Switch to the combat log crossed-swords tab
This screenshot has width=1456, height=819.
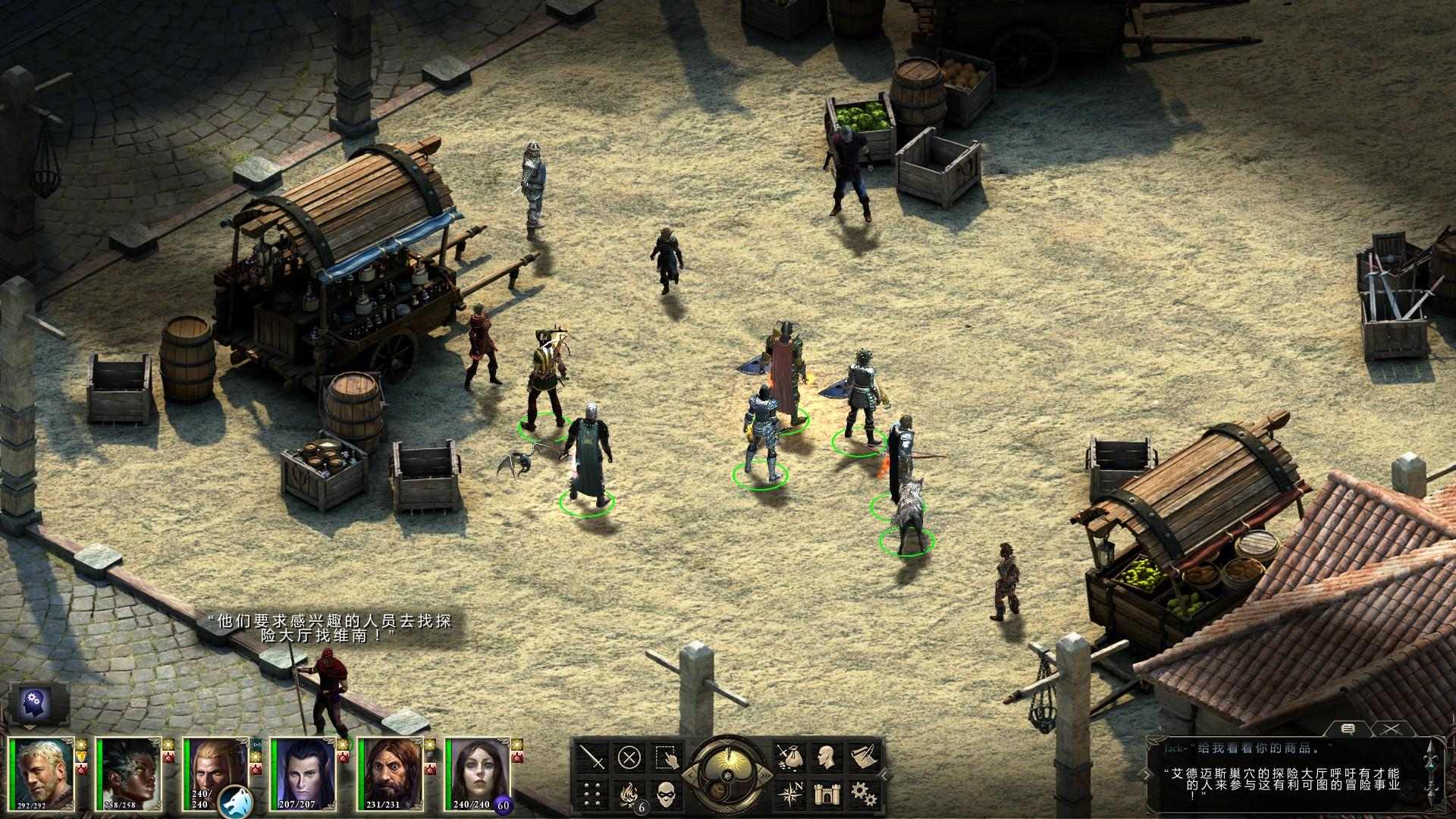(1390, 730)
